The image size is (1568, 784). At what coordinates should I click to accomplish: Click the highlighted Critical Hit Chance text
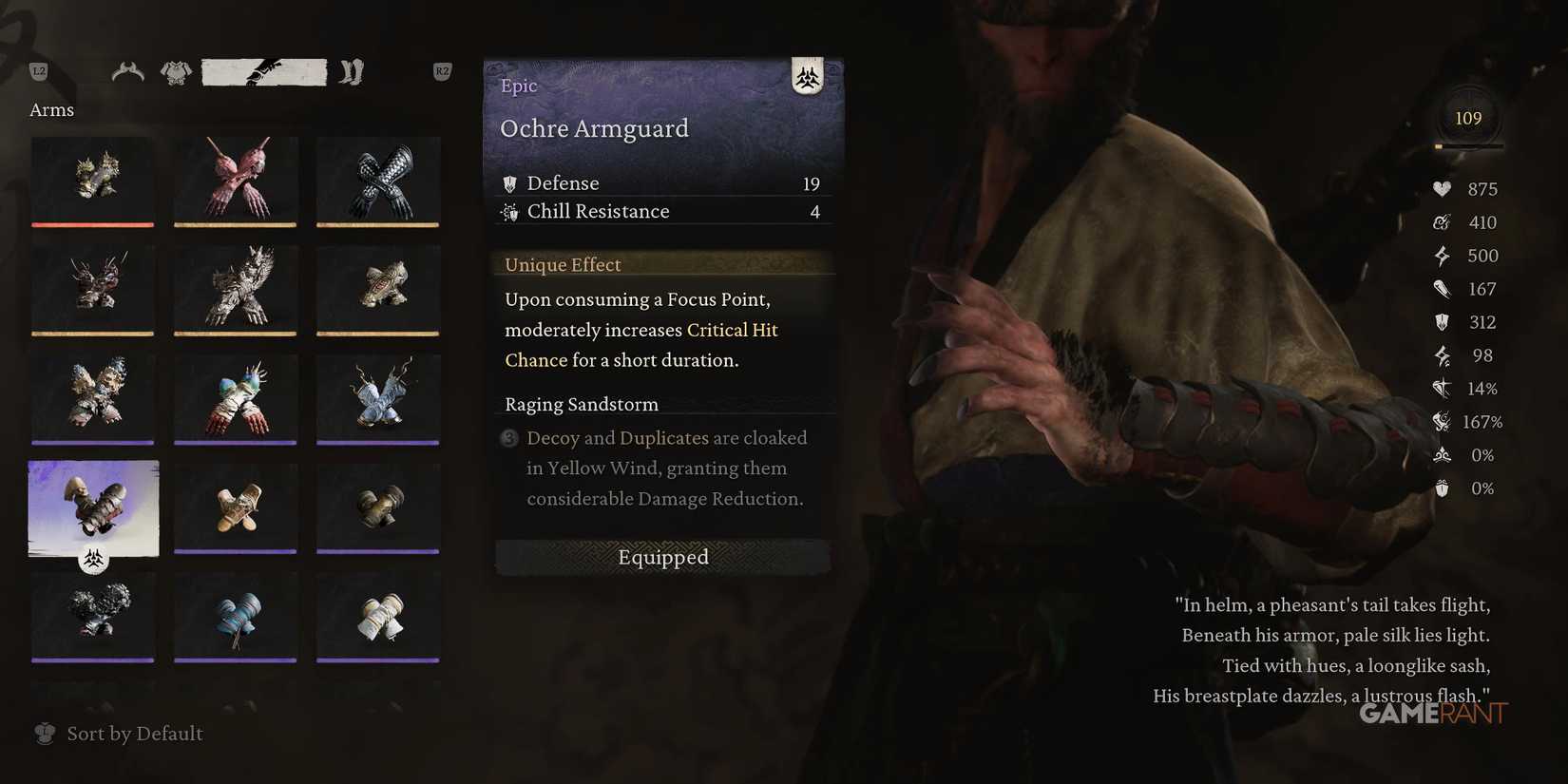tap(733, 330)
